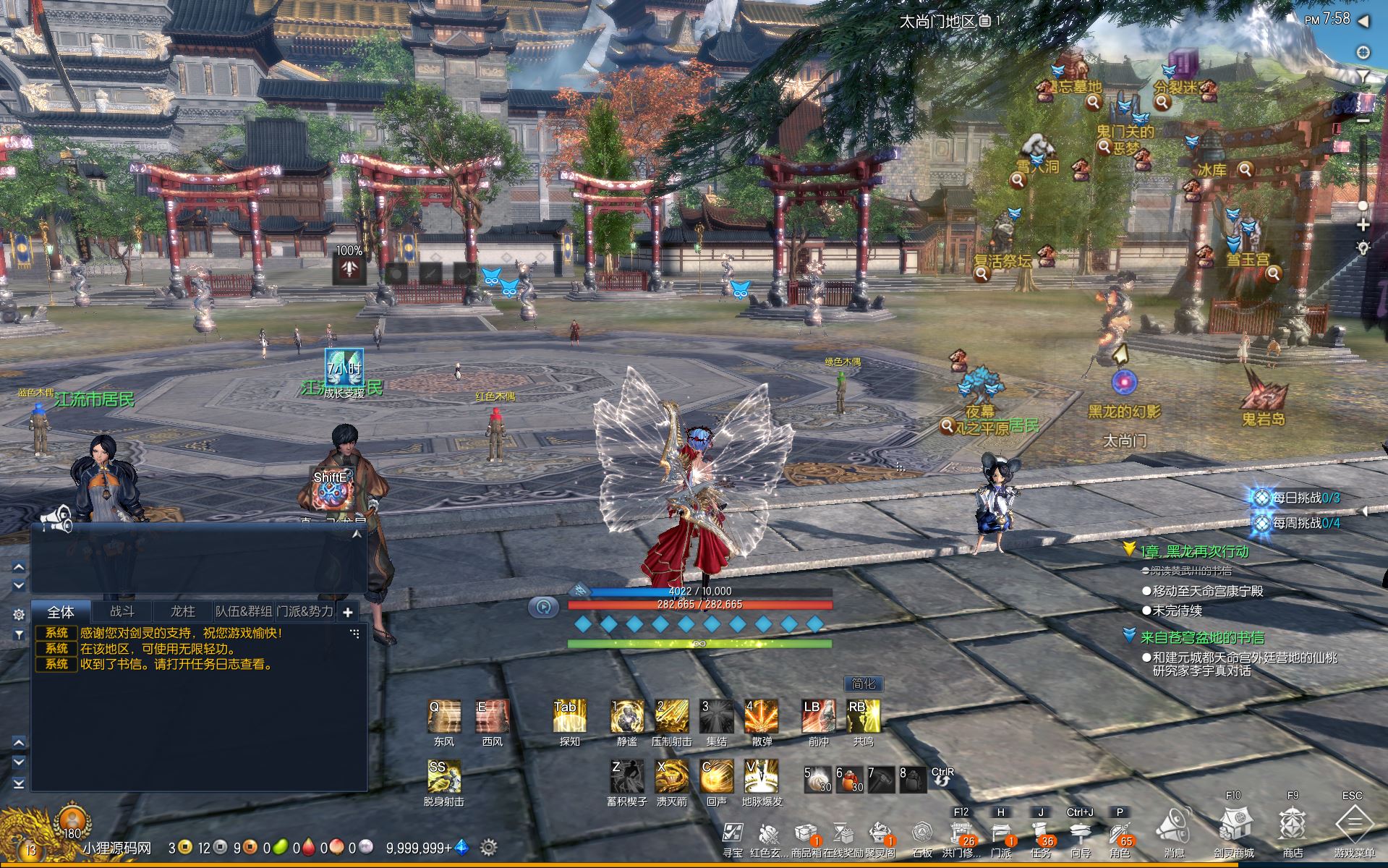1388x868 pixels.
Task: Open the 任务 quest log
Action: [1040, 833]
